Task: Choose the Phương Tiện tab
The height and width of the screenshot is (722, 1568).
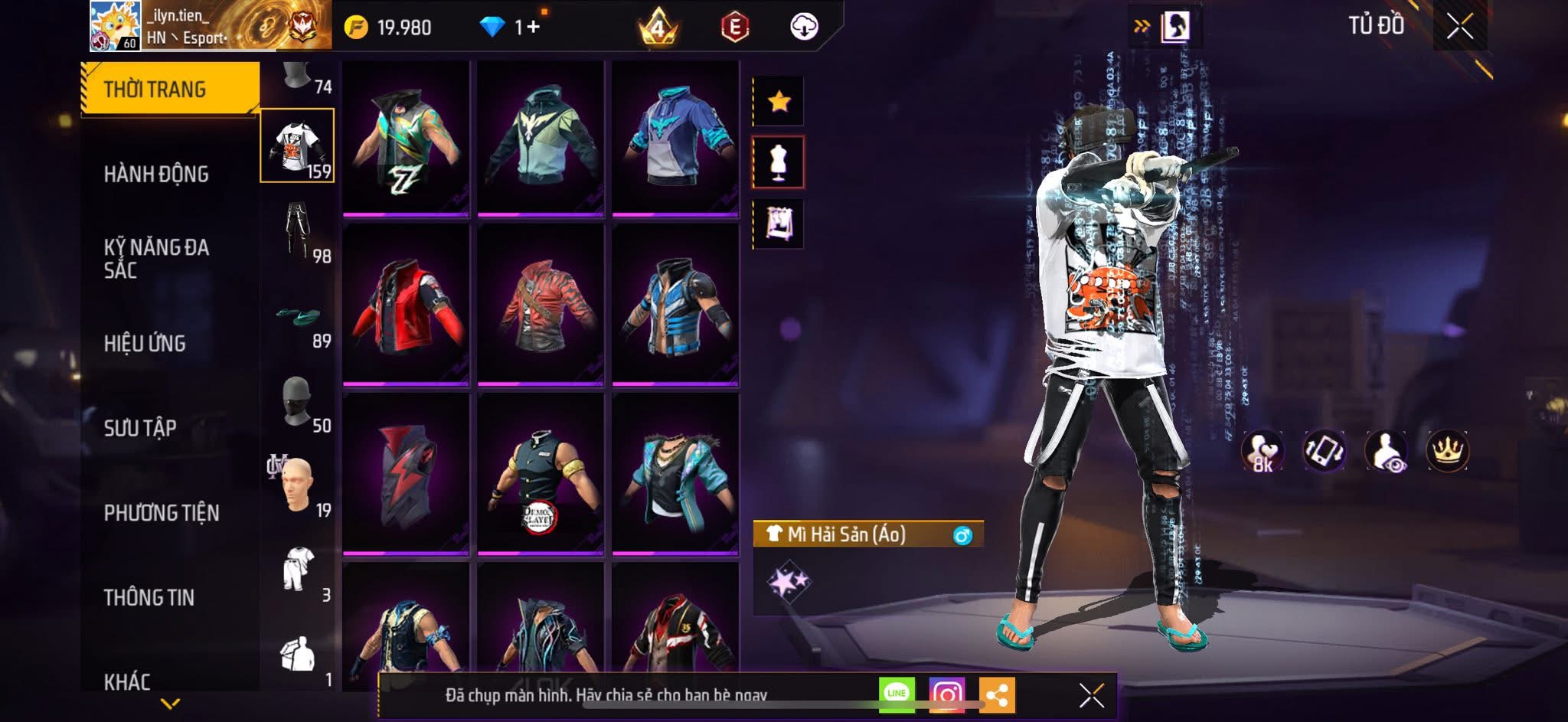Action: click(162, 513)
